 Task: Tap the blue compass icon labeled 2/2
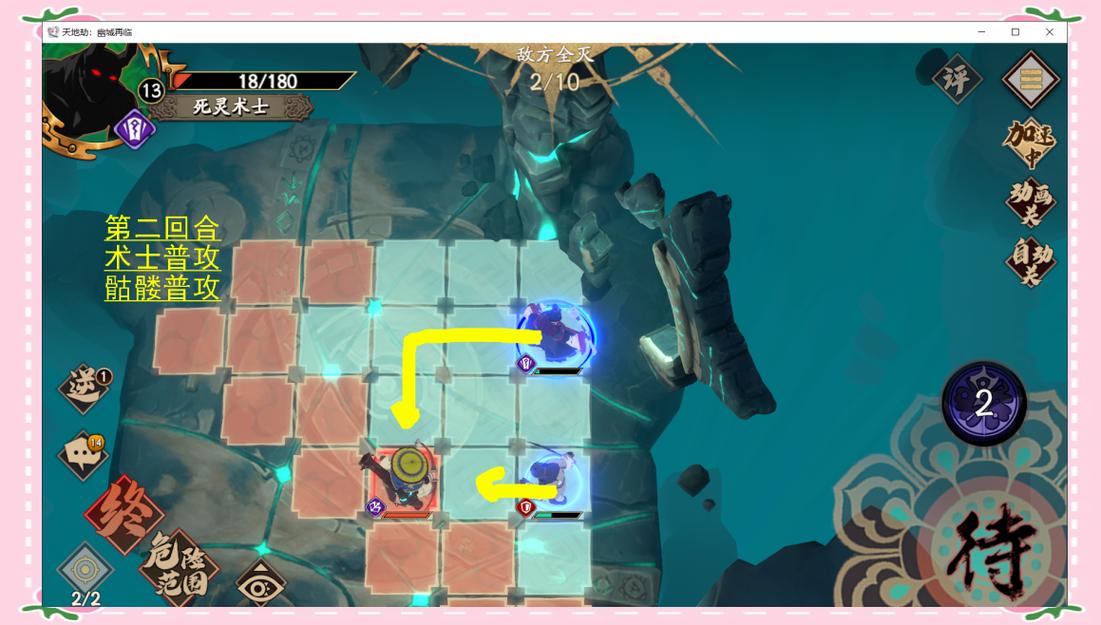click(86, 574)
